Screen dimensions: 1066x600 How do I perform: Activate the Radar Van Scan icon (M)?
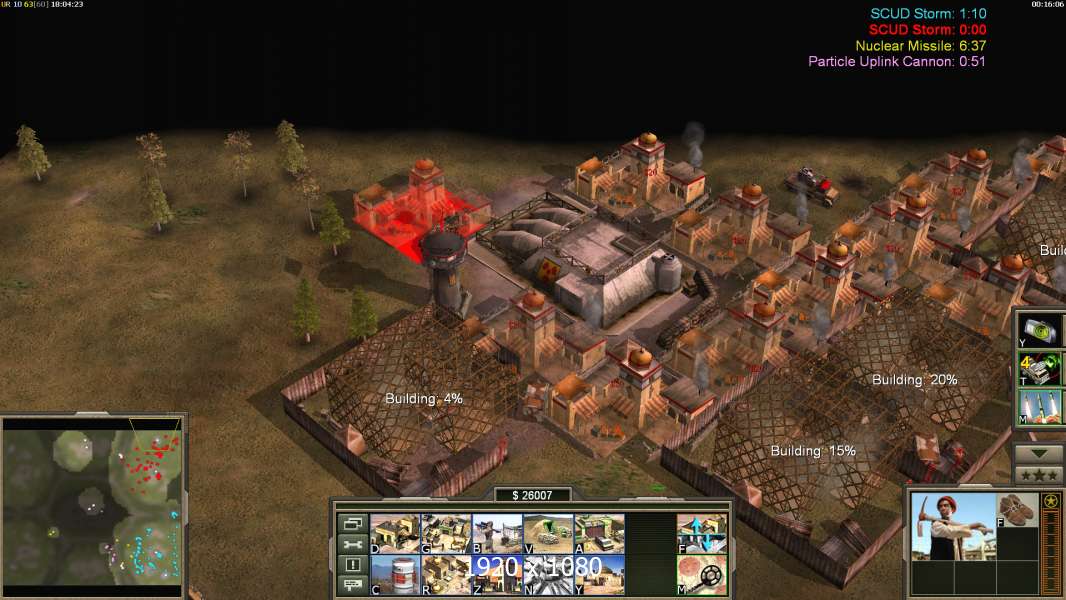701,575
